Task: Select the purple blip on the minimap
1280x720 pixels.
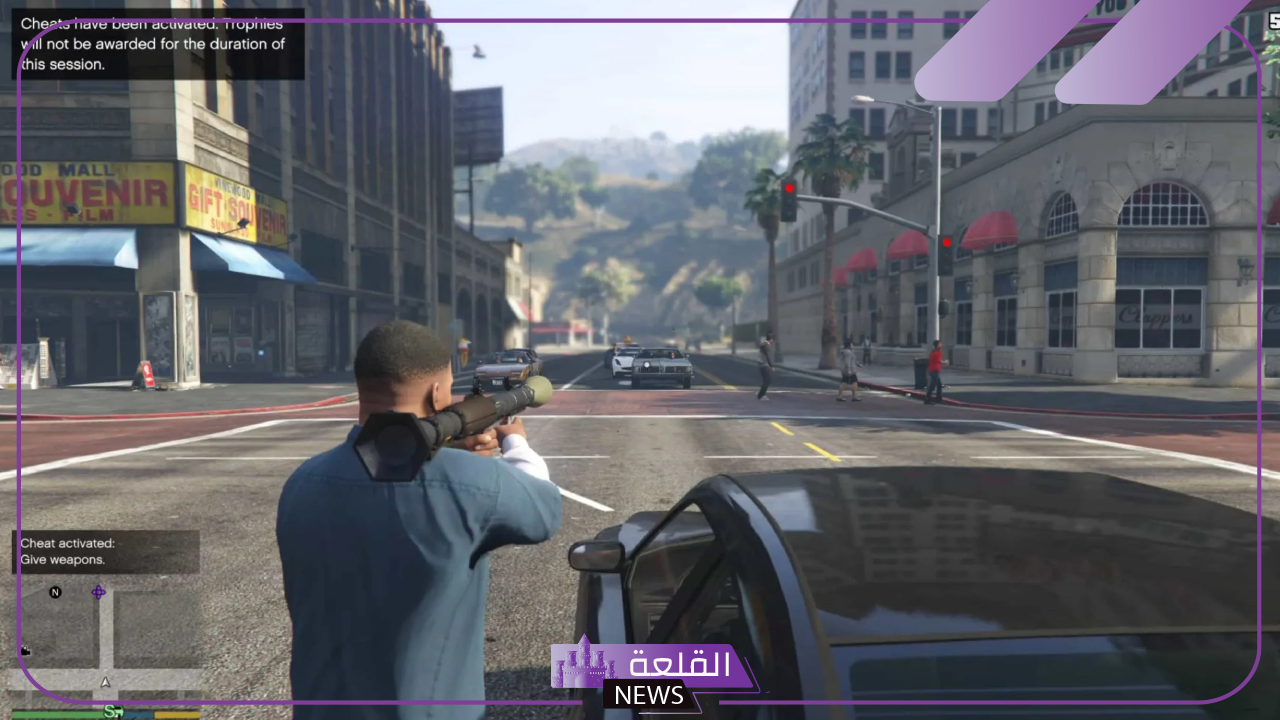Action: tap(98, 592)
